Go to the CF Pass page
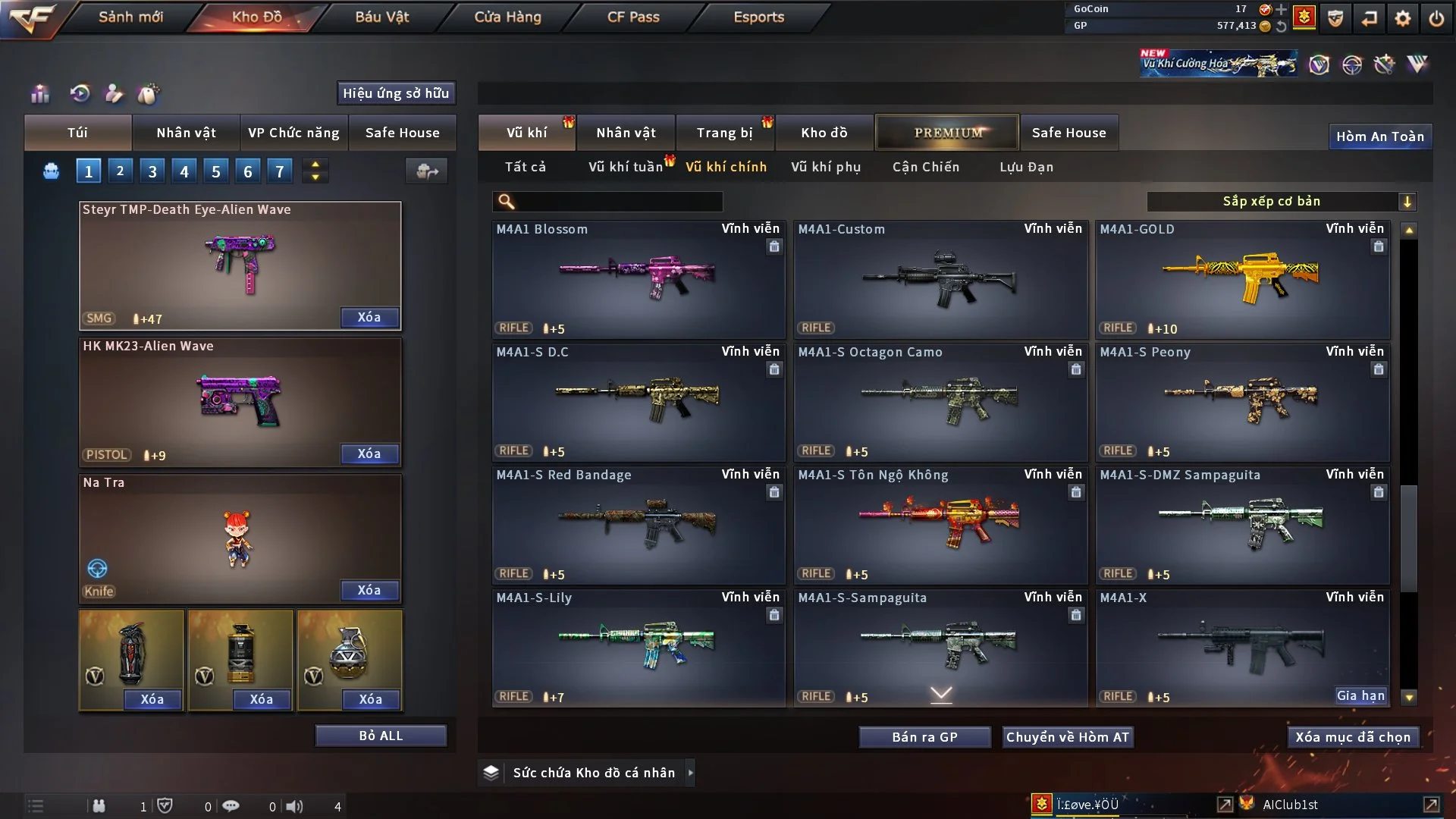Image resolution: width=1456 pixels, height=819 pixels. coord(633,17)
